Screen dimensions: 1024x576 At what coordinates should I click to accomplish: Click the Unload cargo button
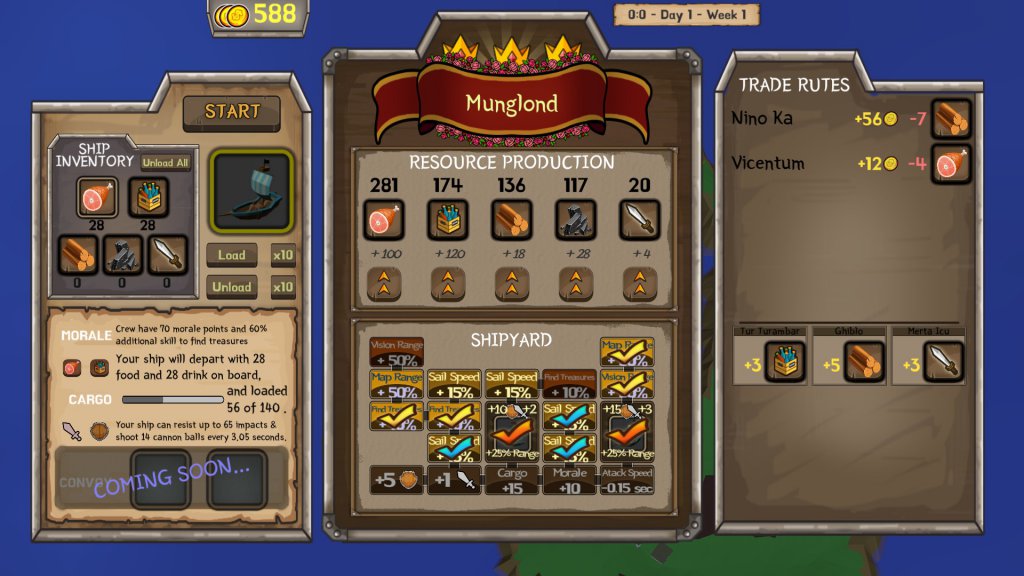pos(232,287)
